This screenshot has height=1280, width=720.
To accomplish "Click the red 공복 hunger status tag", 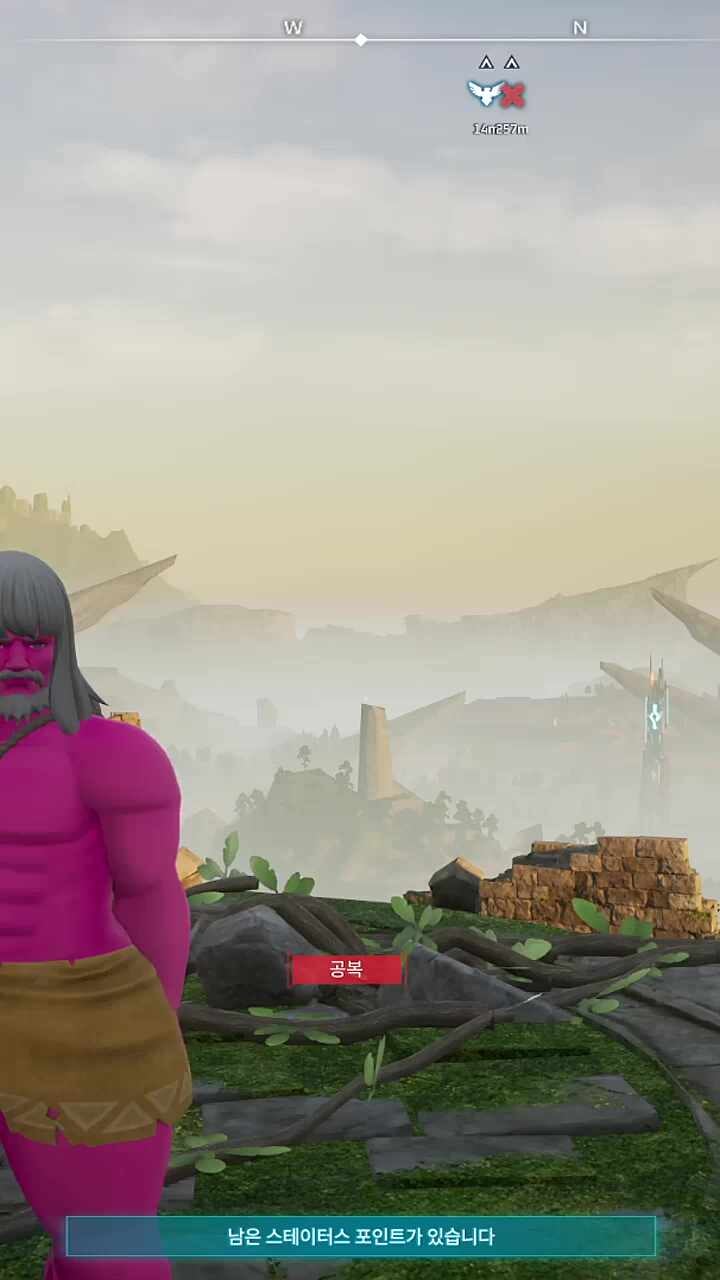I will 346,969.
